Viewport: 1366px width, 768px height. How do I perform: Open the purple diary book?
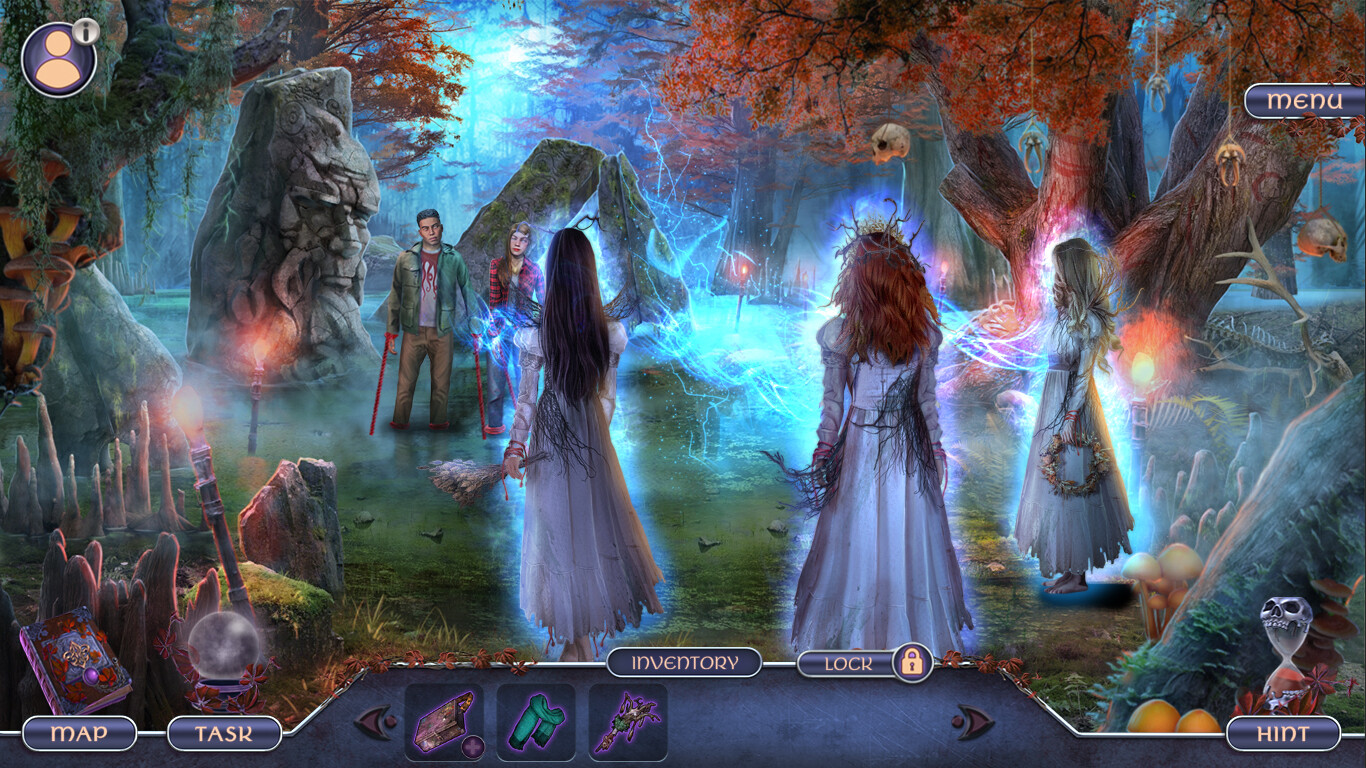75,655
